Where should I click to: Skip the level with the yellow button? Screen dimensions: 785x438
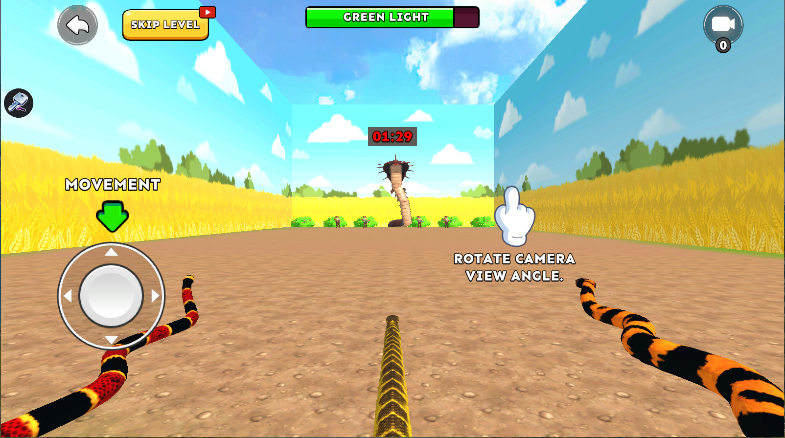[x=165, y=25]
